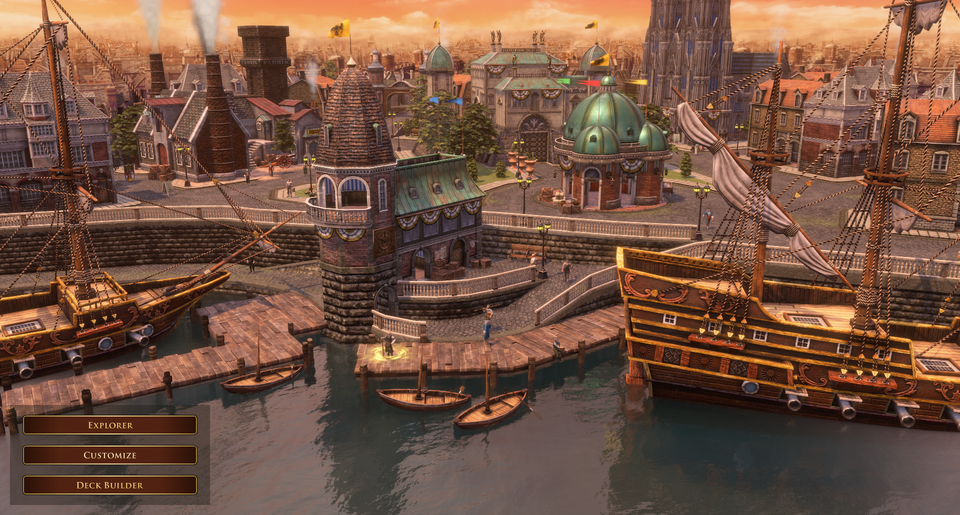
Task: Open the Explorer menu
Action: click(110, 425)
